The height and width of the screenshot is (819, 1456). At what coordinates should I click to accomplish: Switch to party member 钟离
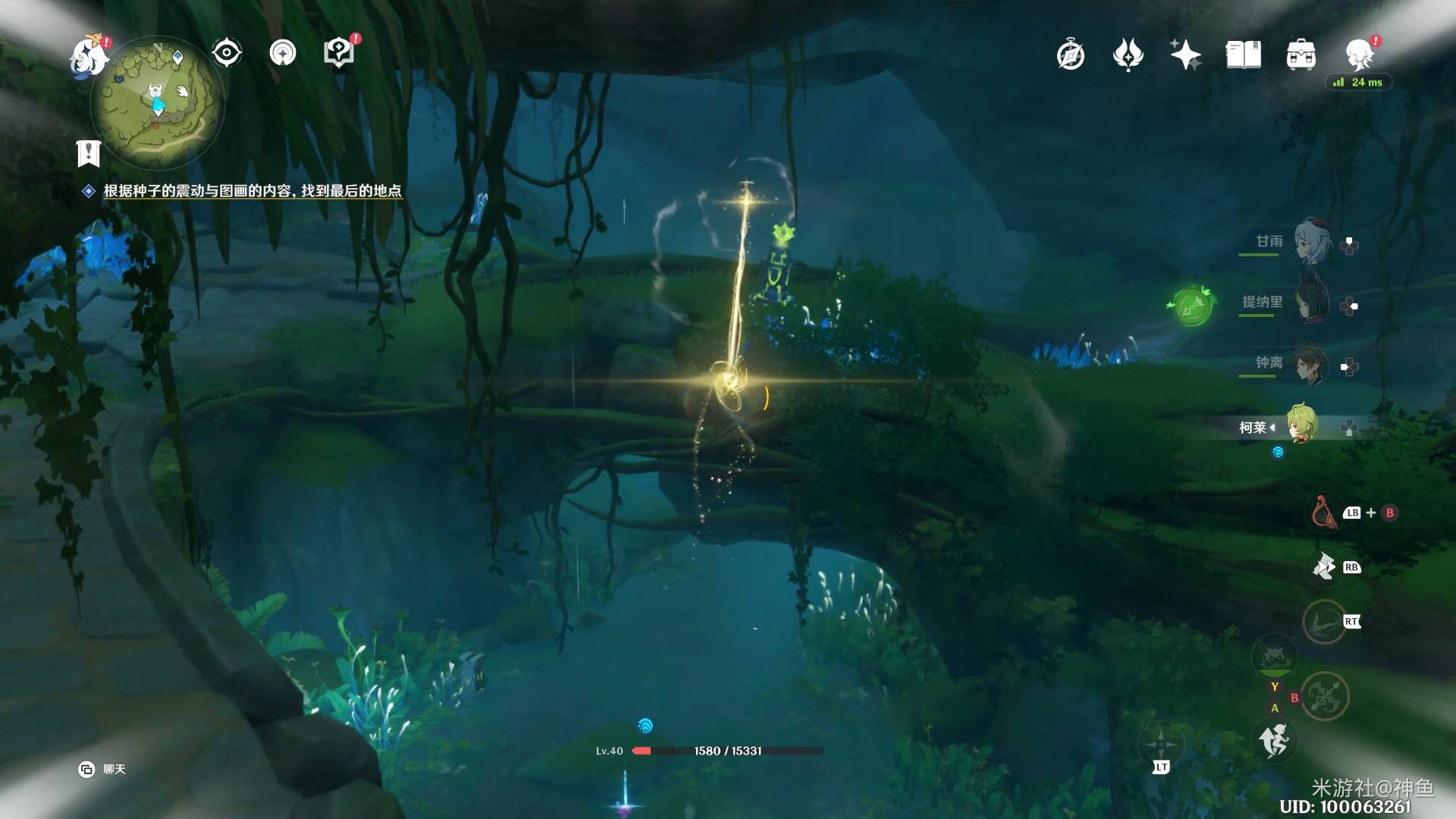pyautogui.click(x=1312, y=364)
